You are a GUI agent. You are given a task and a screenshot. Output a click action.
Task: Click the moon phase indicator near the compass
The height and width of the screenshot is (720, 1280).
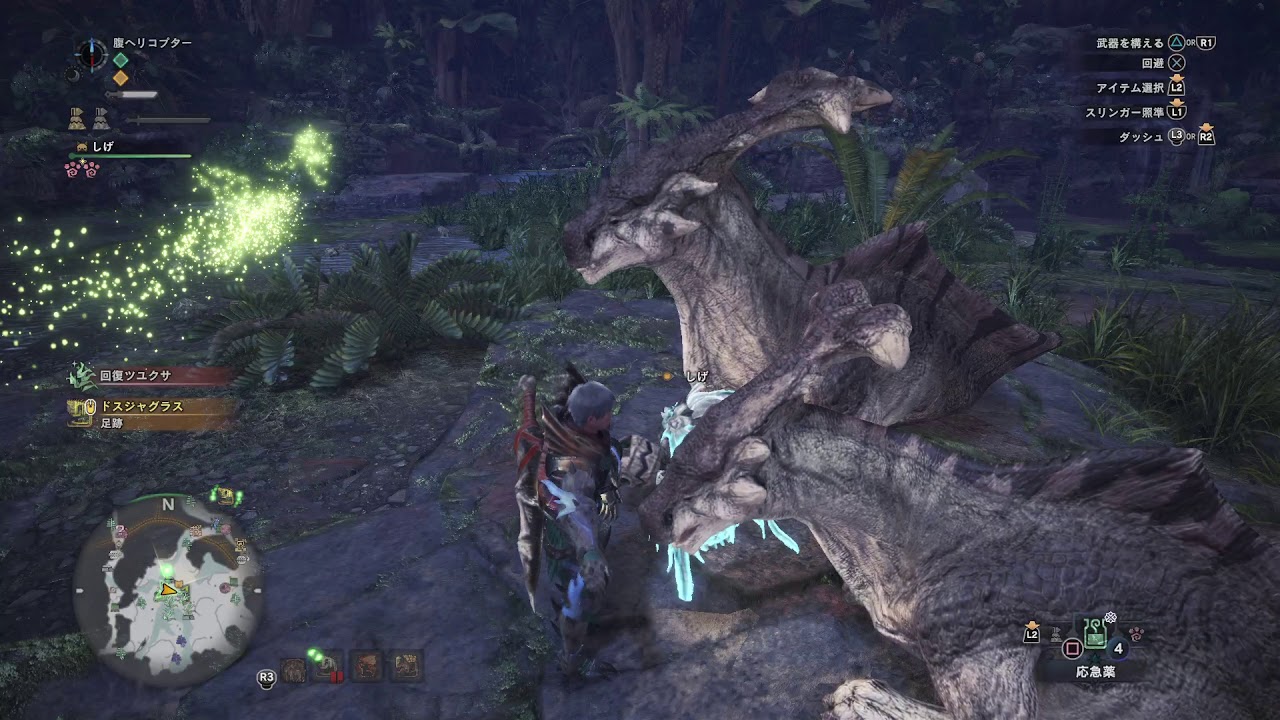74,75
